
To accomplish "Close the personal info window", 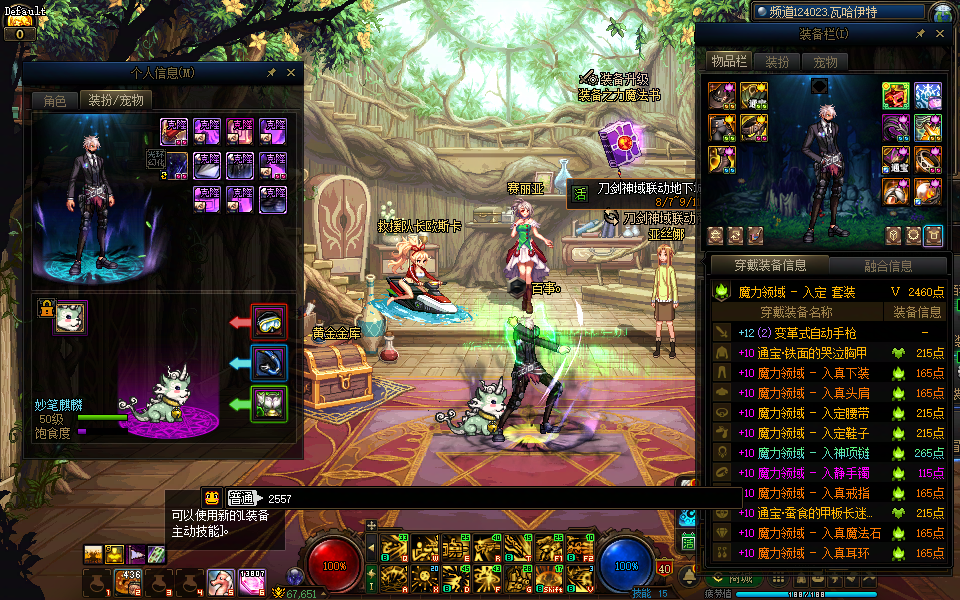I will click(291, 73).
